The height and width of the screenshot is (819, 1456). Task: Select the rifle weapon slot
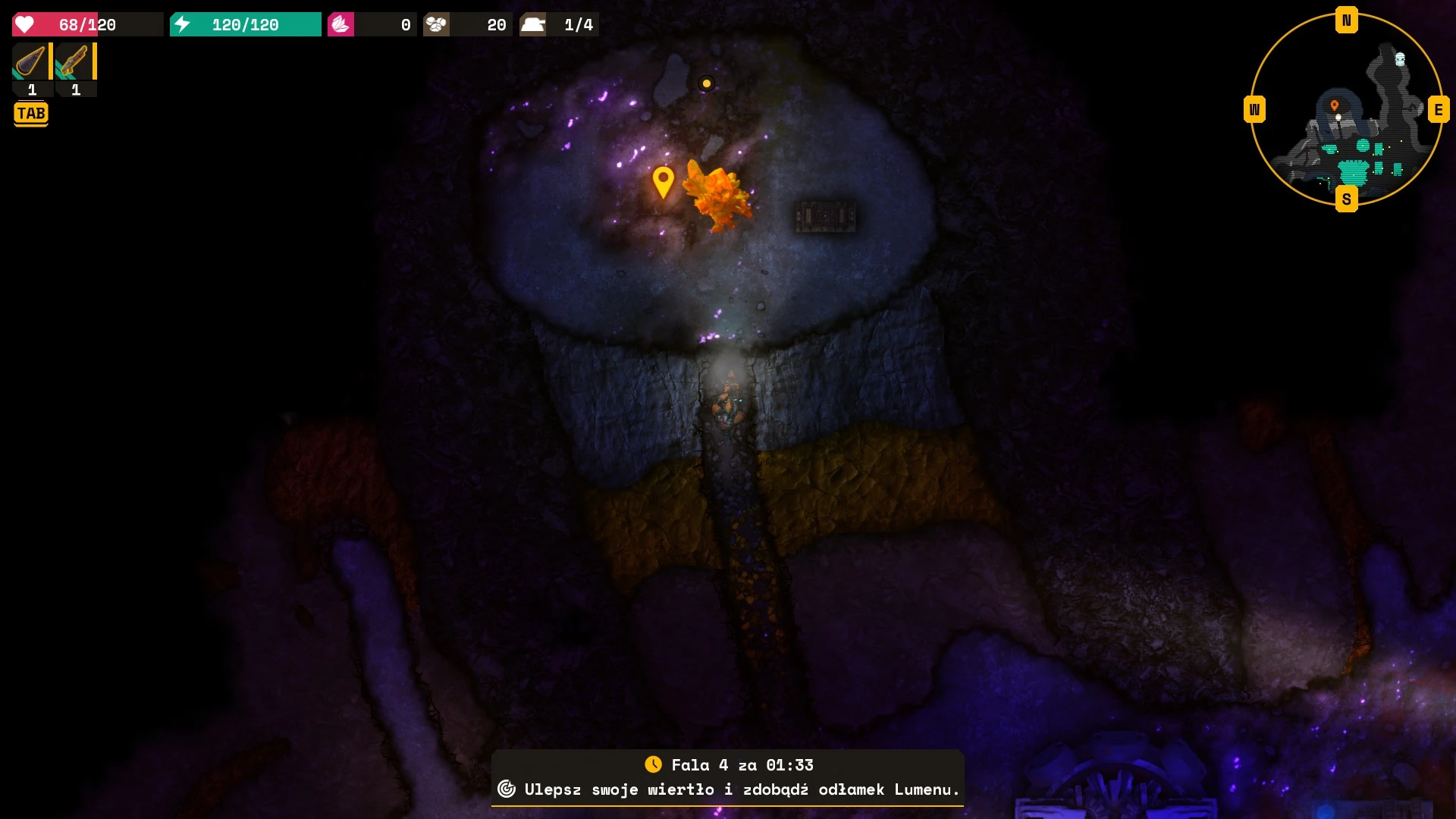pos(74,61)
